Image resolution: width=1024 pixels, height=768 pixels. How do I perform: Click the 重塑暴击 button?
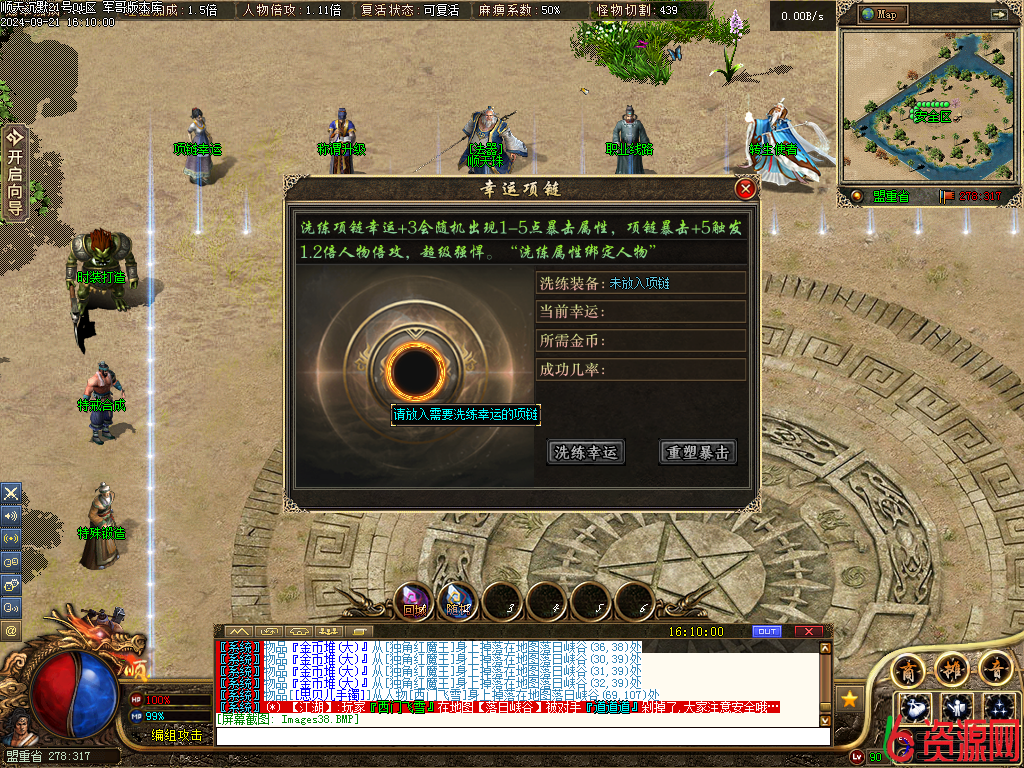tap(697, 452)
